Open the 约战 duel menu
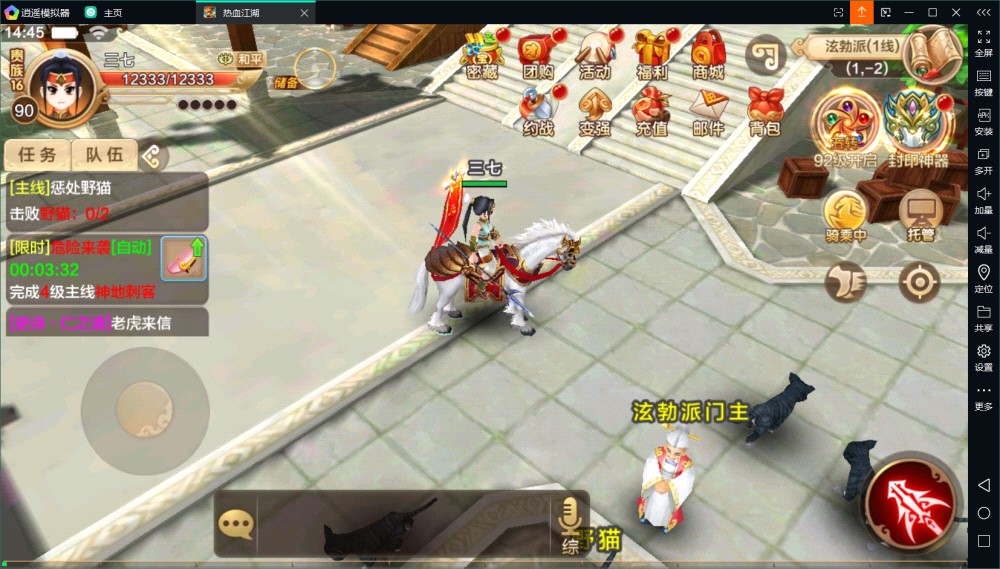This screenshot has width=1000, height=569. point(538,110)
